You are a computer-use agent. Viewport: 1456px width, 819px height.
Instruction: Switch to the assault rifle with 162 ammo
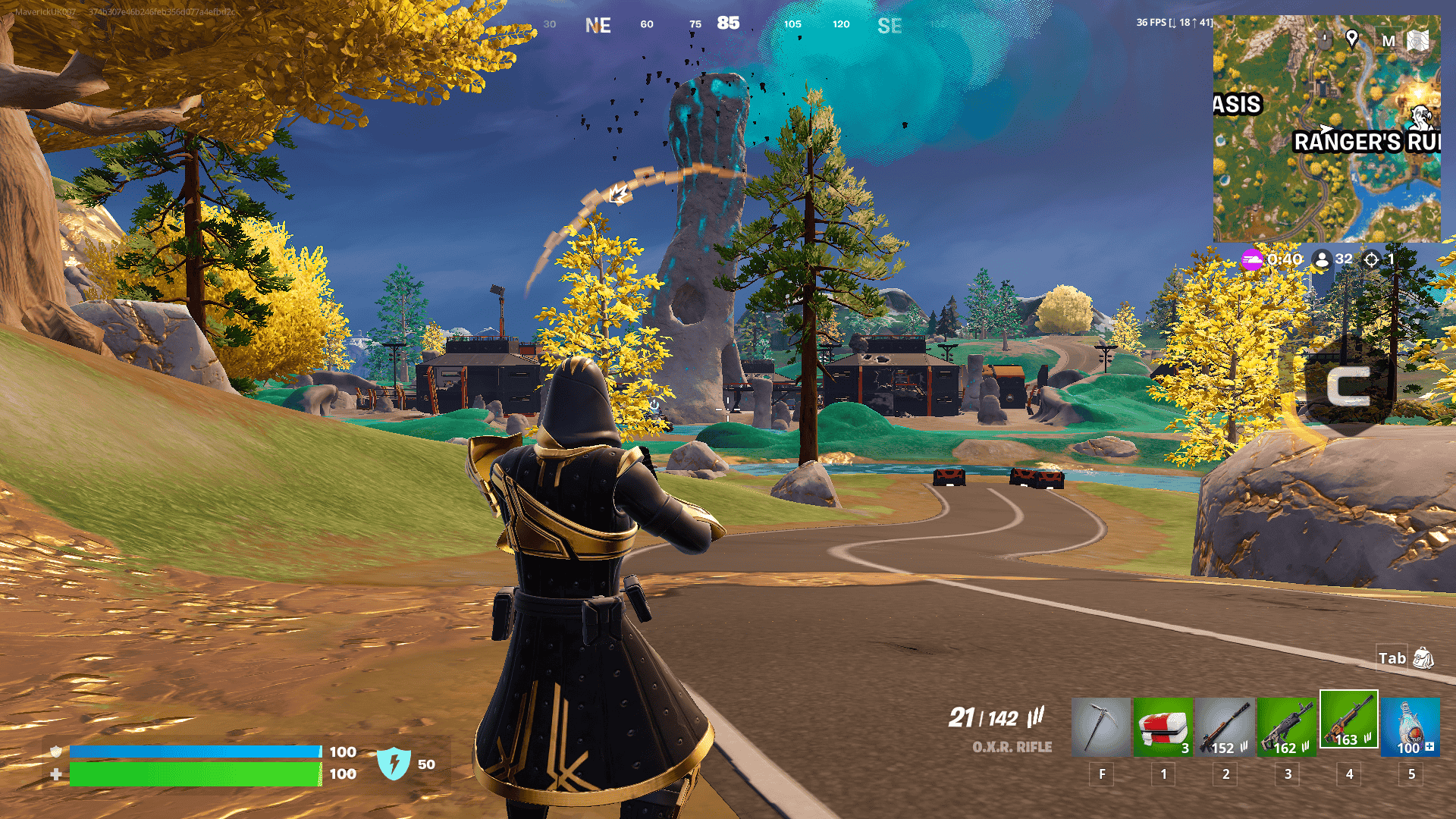tap(1287, 726)
